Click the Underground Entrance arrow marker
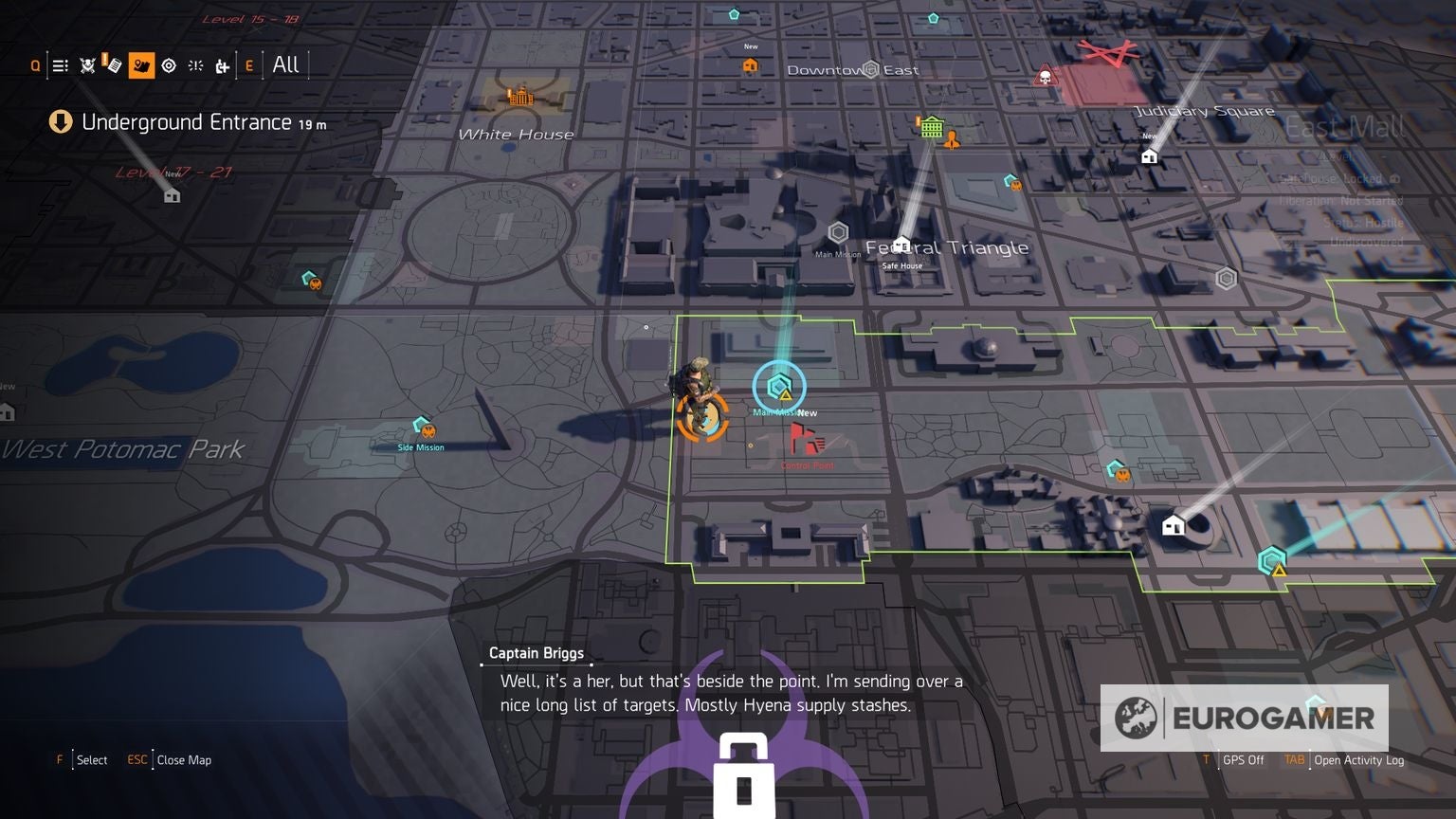 [61, 122]
